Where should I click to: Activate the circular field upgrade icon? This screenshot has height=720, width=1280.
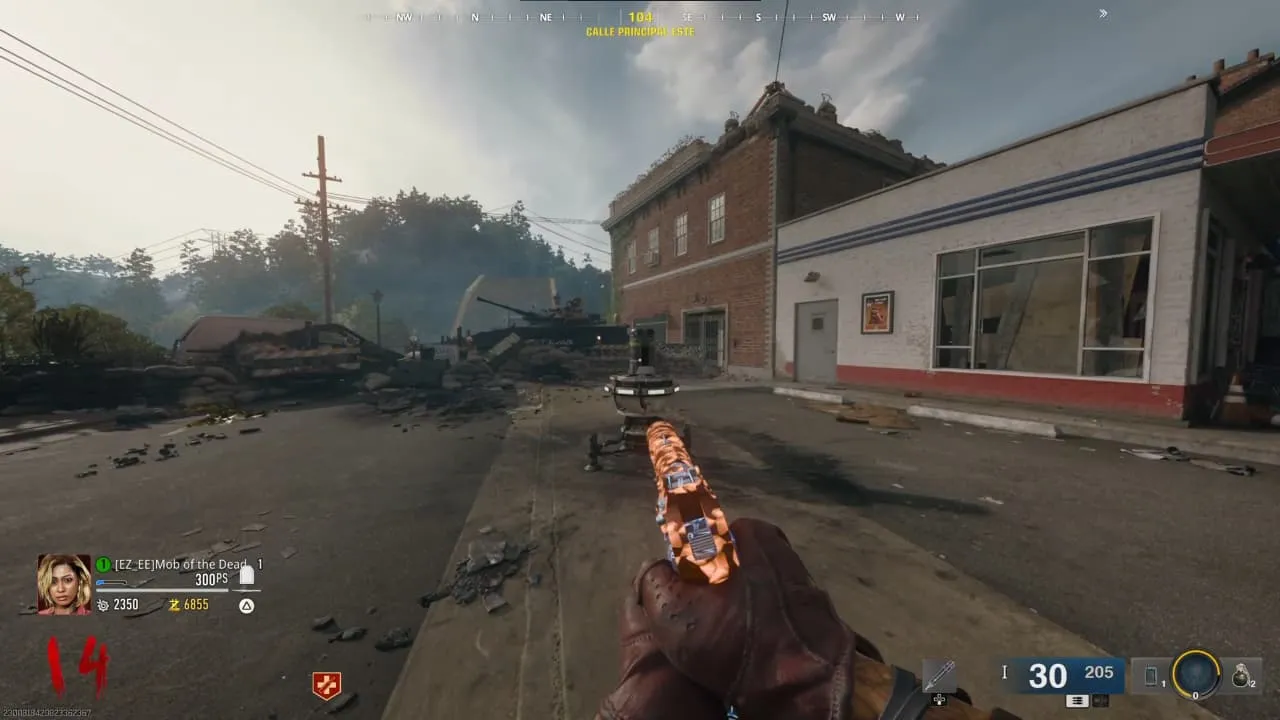pyautogui.click(x=1196, y=675)
